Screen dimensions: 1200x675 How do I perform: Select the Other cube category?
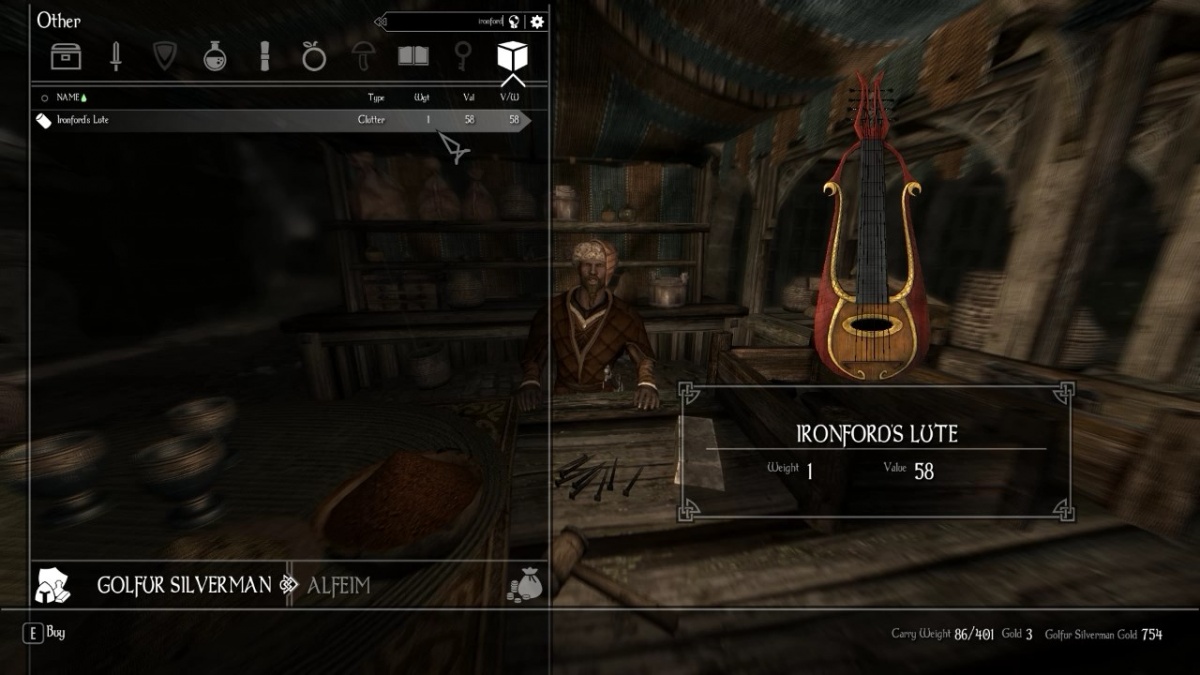coord(512,55)
